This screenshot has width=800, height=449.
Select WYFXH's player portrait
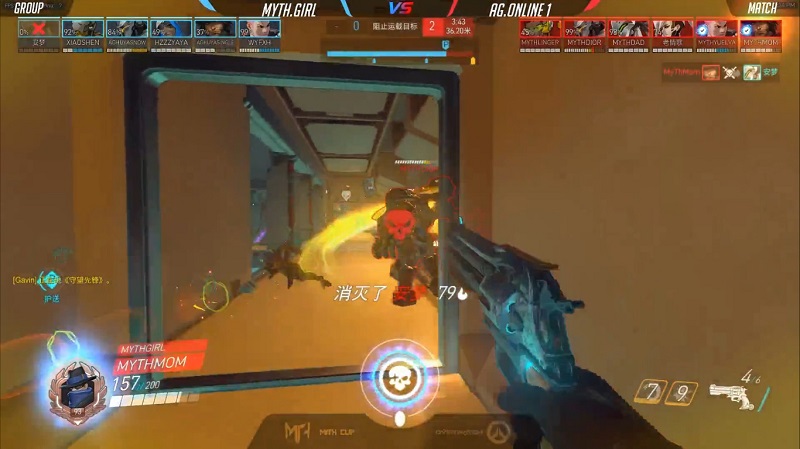pyautogui.click(x=258, y=29)
